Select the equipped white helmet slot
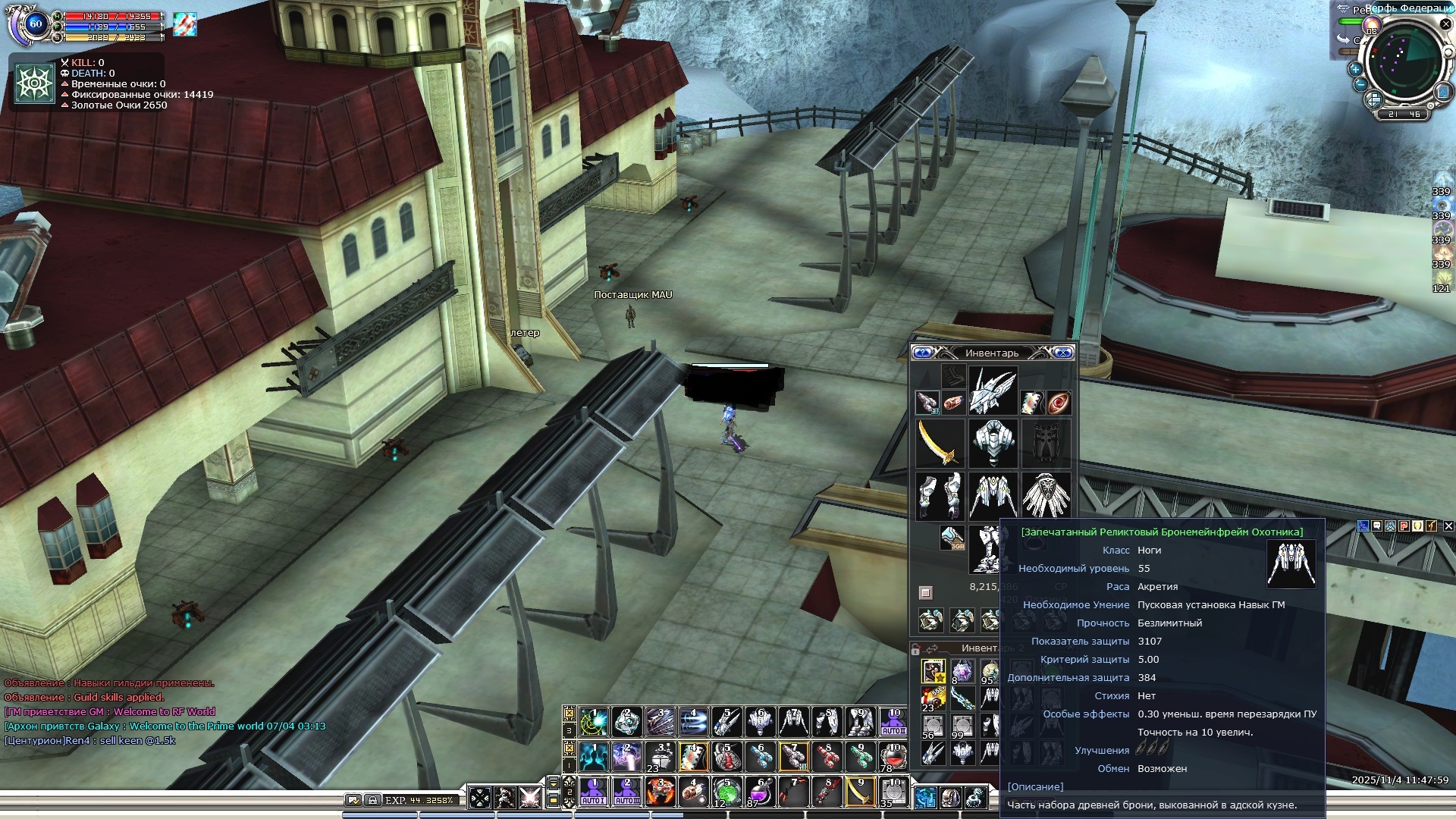 click(992, 391)
